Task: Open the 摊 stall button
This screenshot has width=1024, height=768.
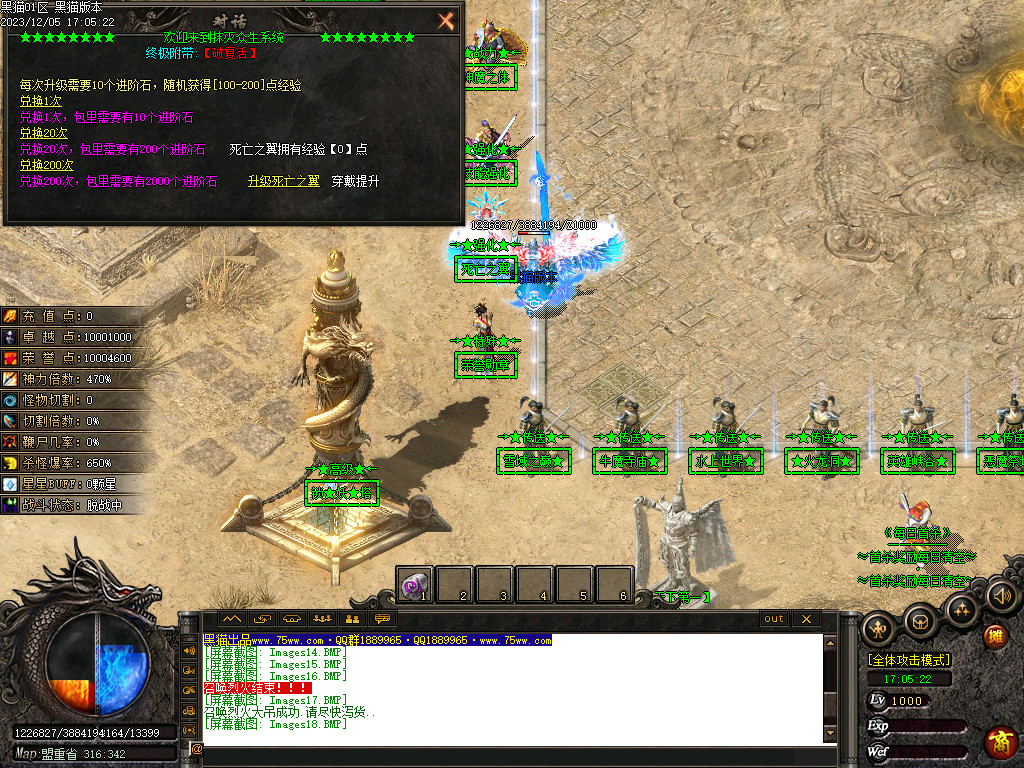Action: [x=996, y=636]
